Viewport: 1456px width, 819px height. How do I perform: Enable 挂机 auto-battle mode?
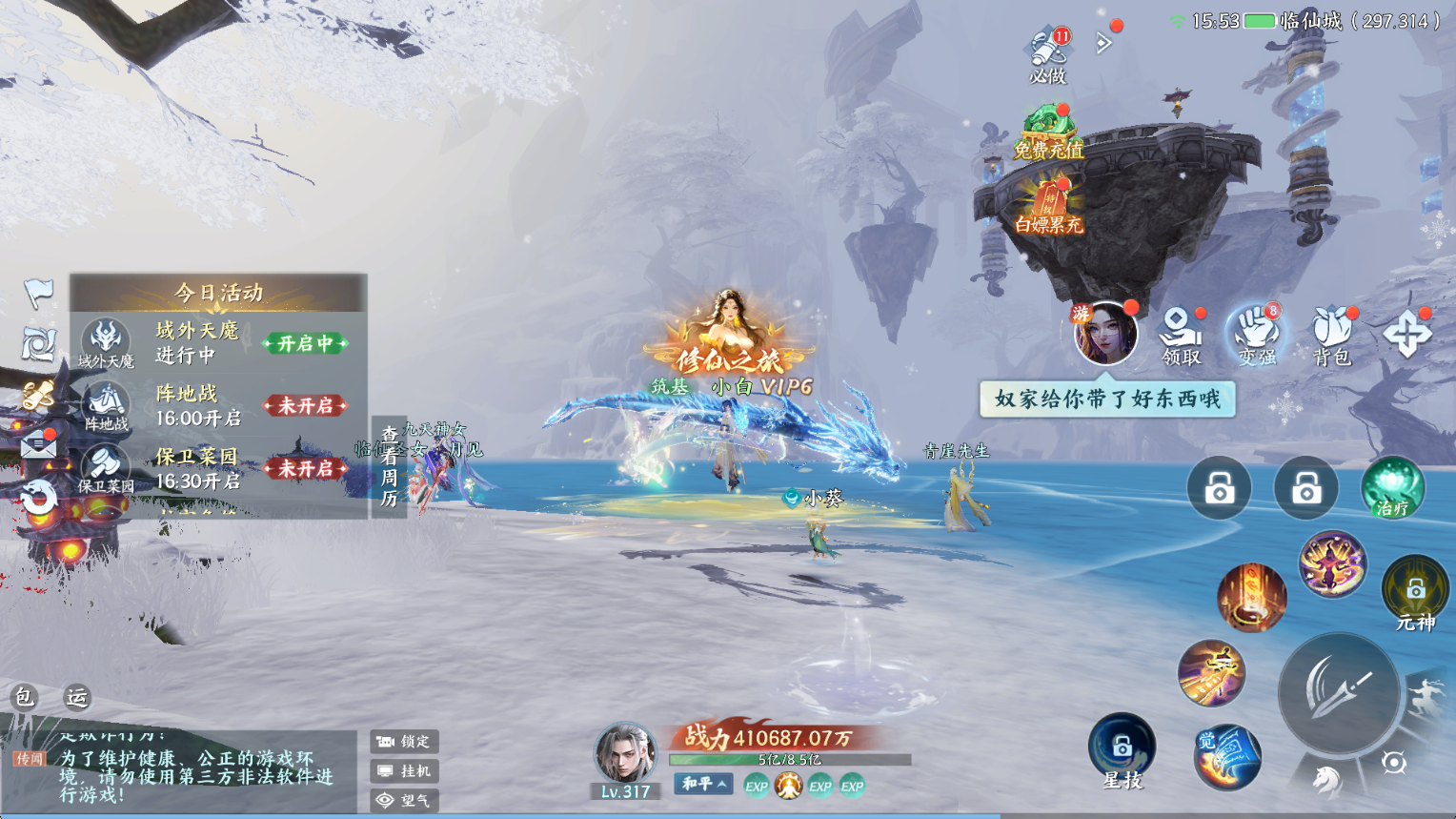(404, 770)
